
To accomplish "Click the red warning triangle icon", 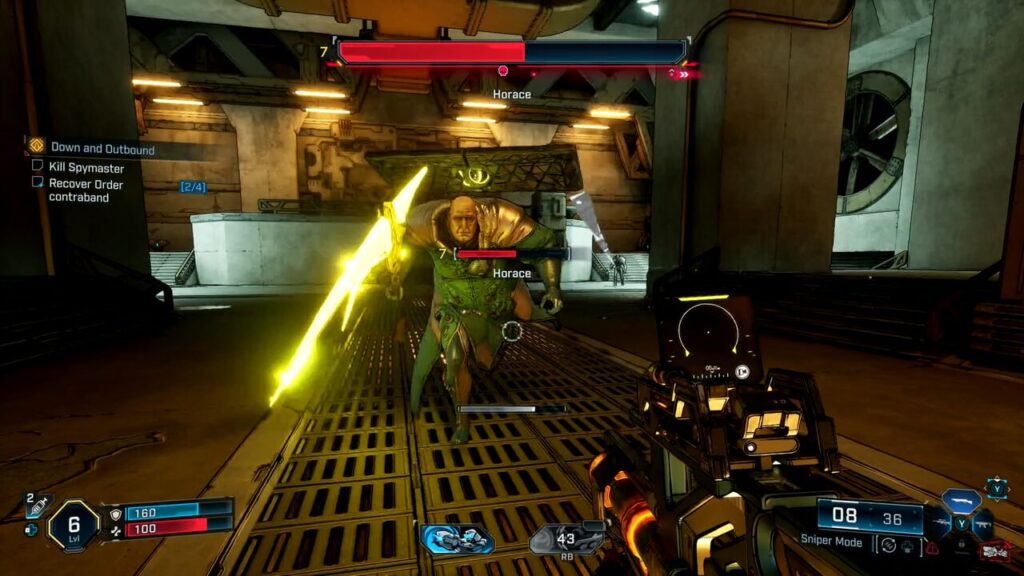I will (932, 548).
